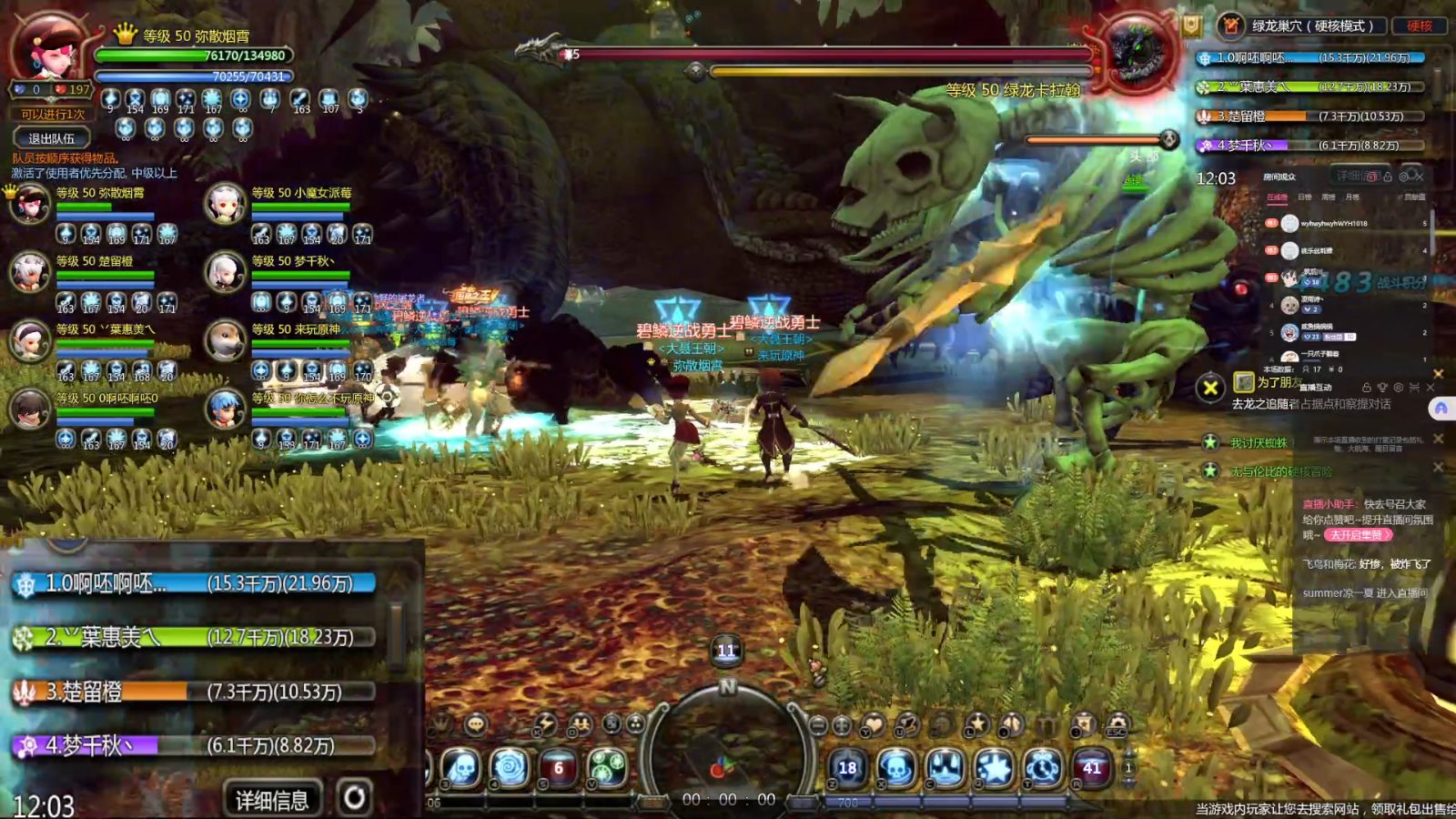The image size is (1456, 819).
Task: Click the 退出队伍 leave party button
Action: pos(51,138)
